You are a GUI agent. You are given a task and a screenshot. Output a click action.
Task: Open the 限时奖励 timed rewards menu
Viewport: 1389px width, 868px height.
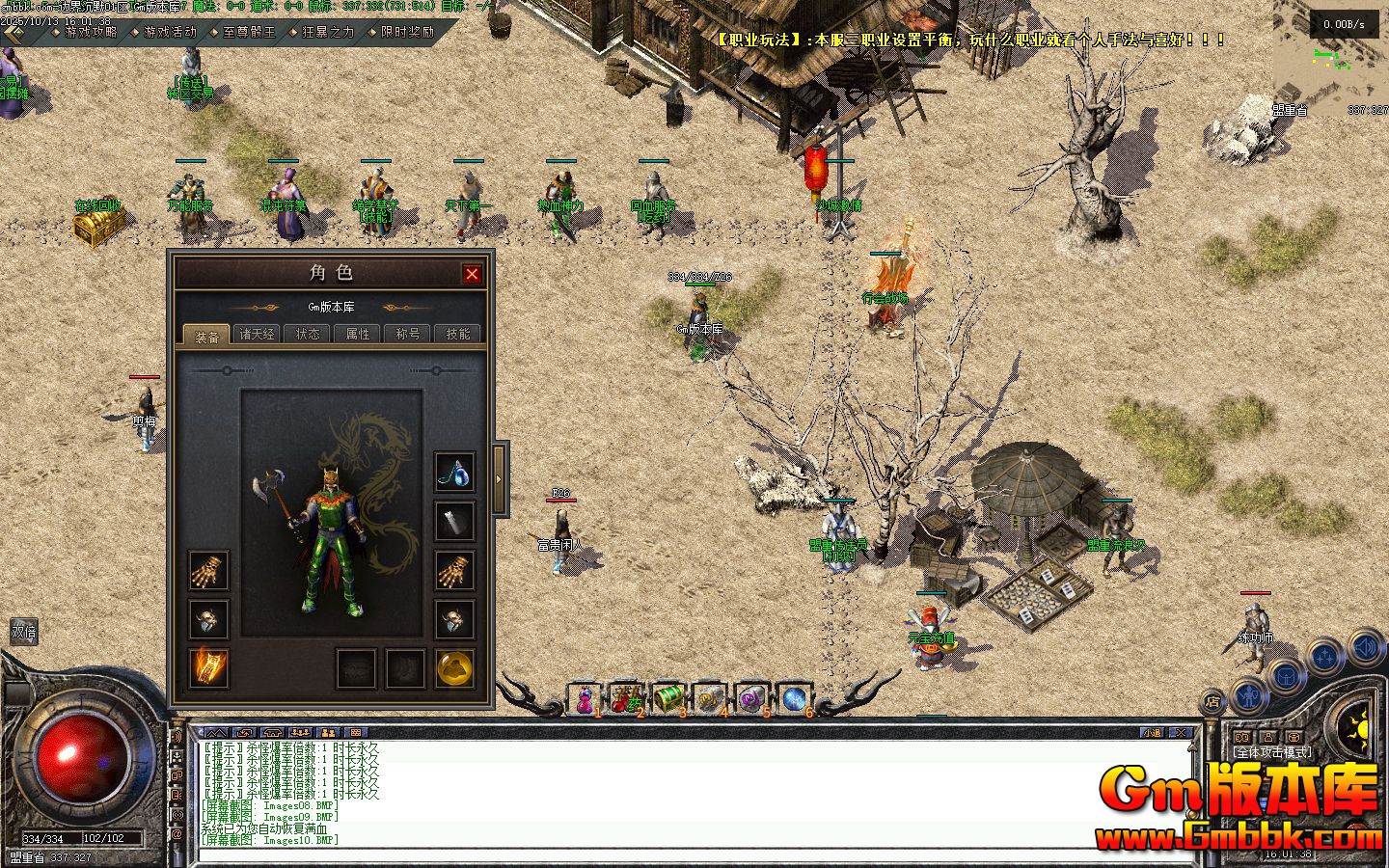pos(407,32)
